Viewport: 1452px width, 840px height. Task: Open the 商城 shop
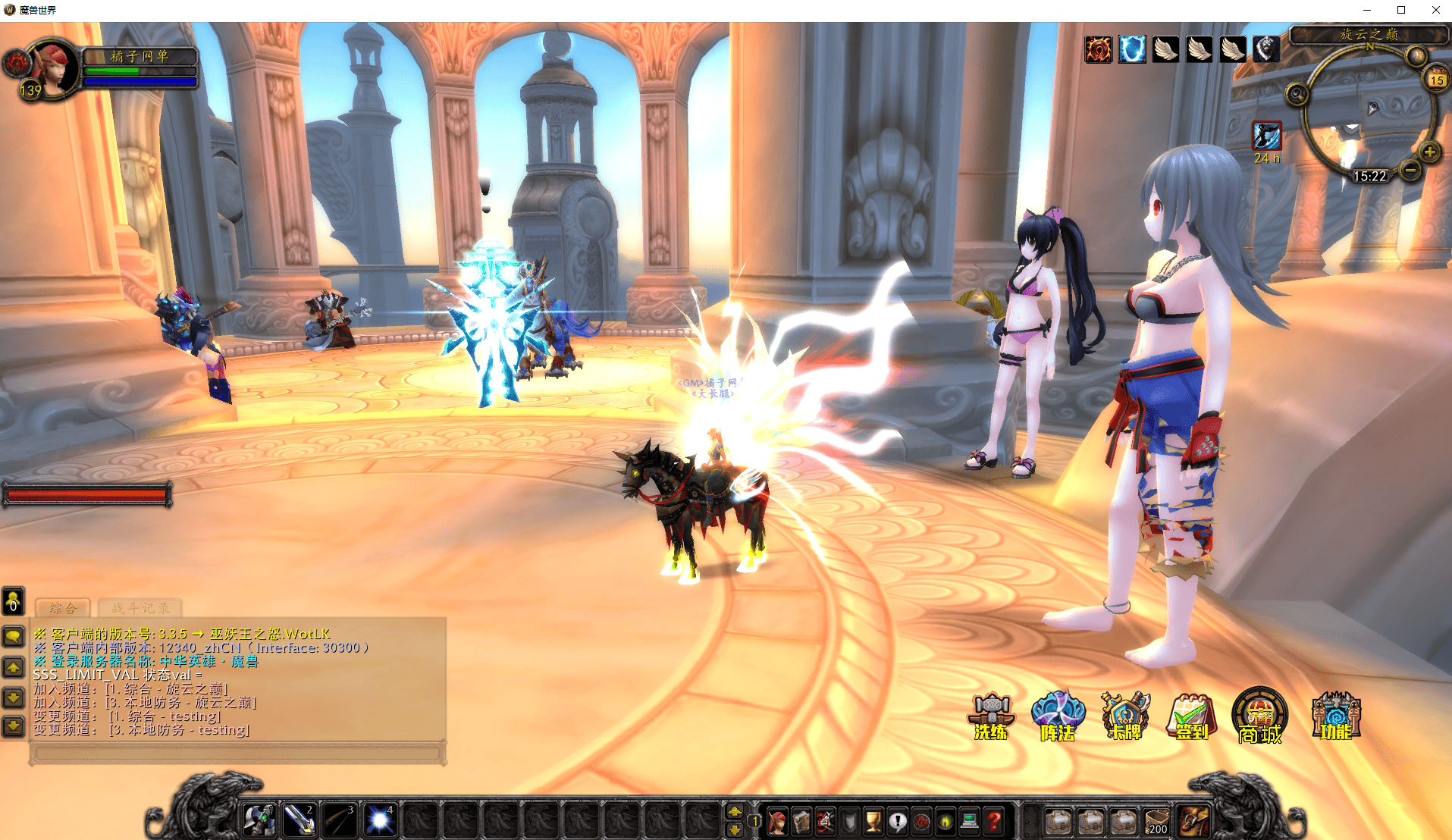click(x=1259, y=716)
